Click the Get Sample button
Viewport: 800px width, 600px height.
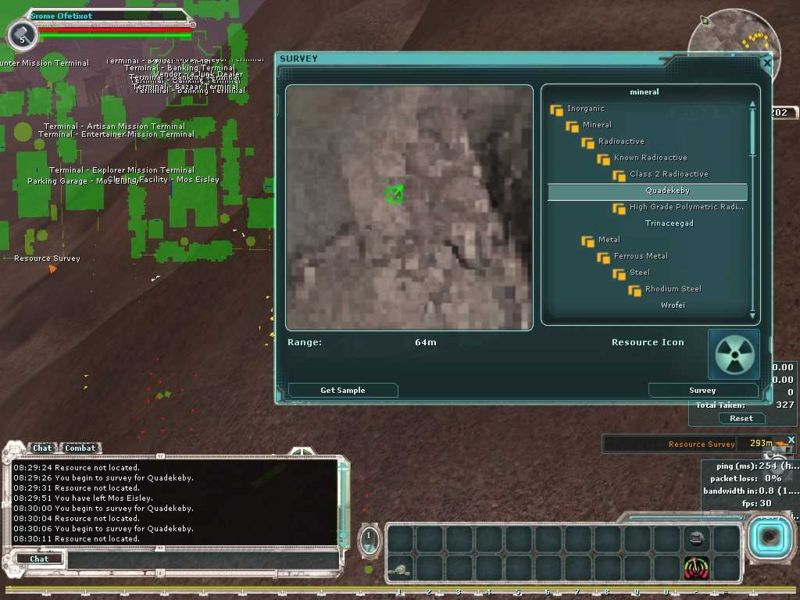click(x=342, y=390)
